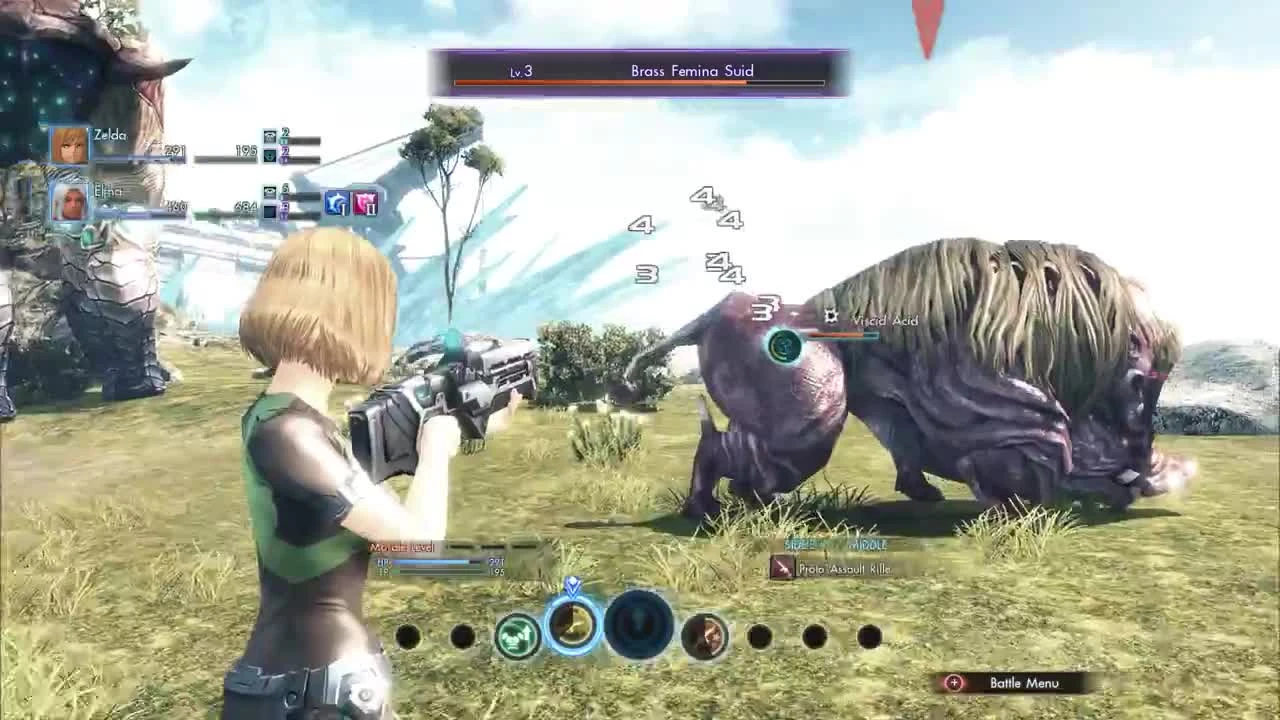Select Zelda's character portrait
Viewport: 1280px width, 720px height.
[x=70, y=145]
